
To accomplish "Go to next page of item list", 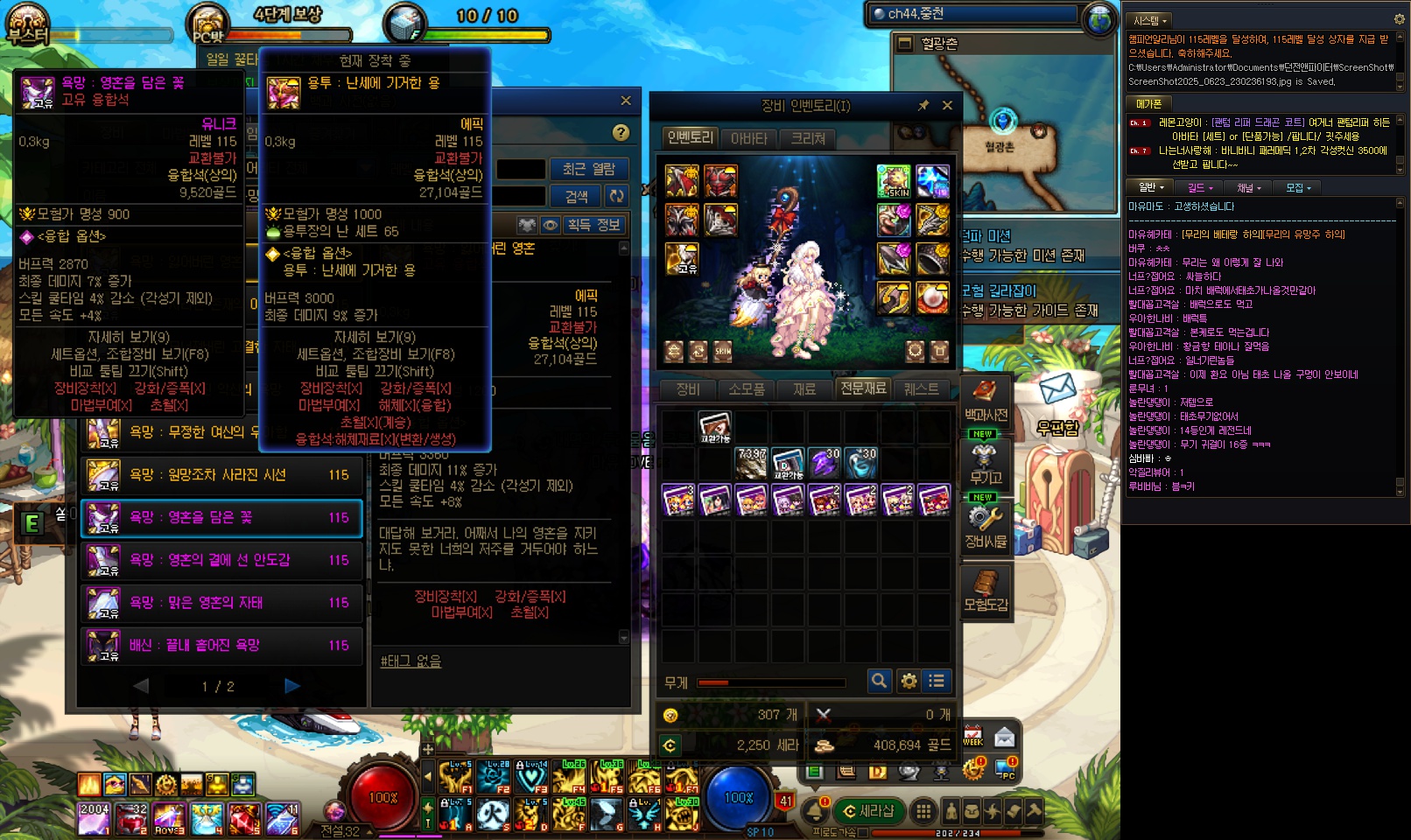I will pos(292,686).
